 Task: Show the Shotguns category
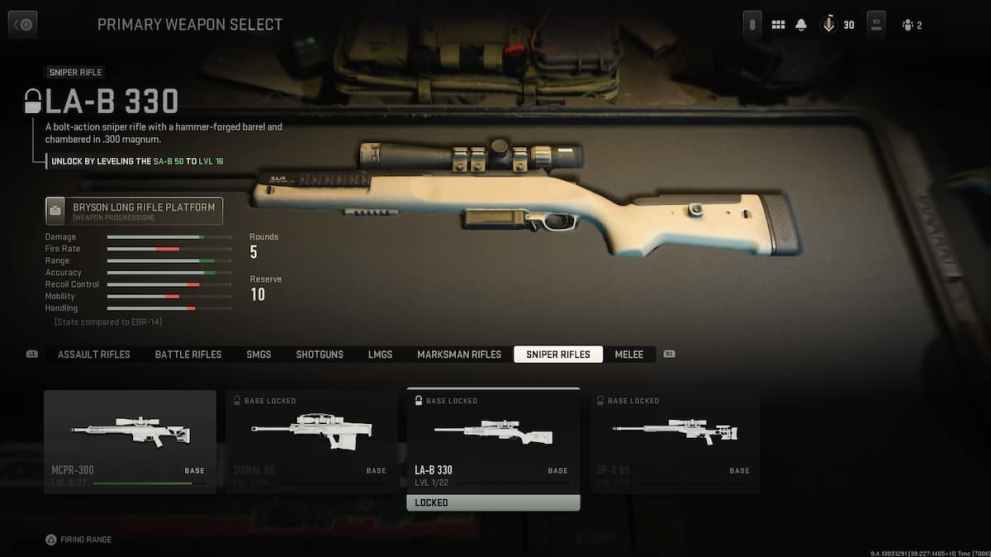tap(319, 355)
